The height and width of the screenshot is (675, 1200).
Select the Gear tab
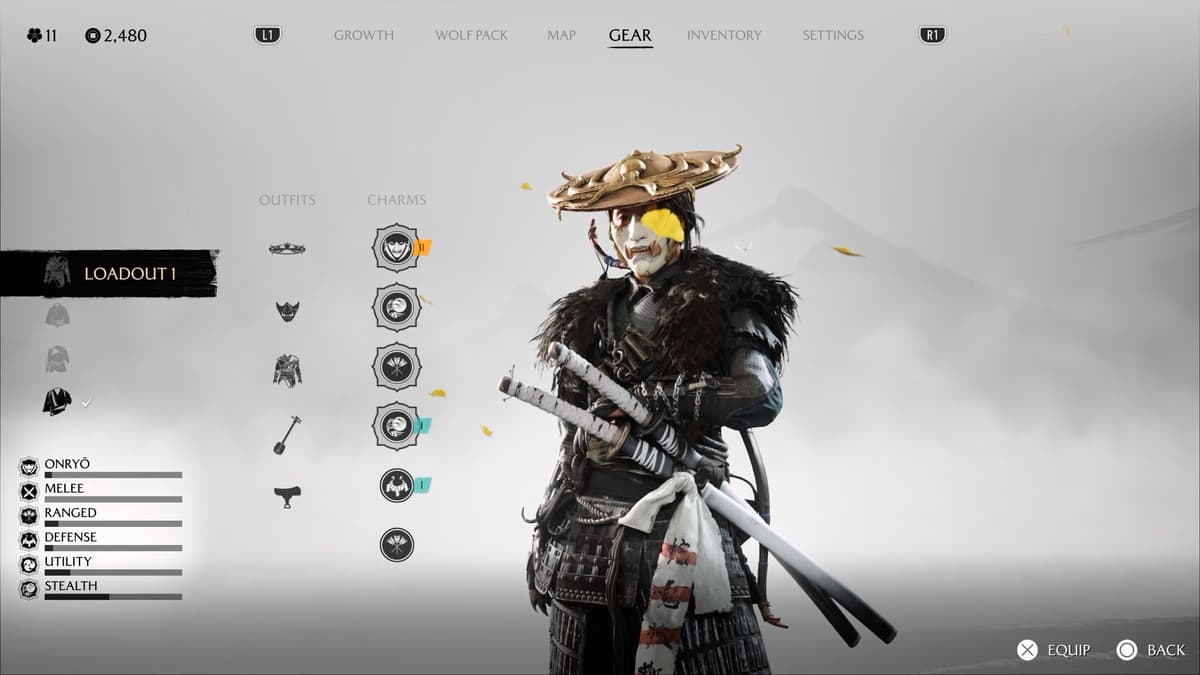point(630,35)
